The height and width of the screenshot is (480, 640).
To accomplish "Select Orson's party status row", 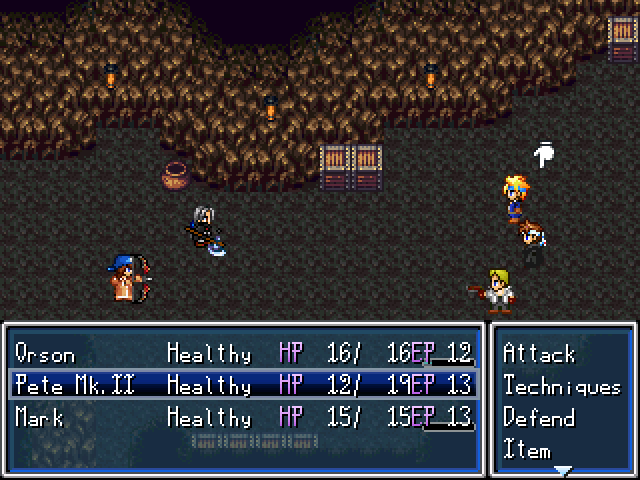I will tap(243, 354).
